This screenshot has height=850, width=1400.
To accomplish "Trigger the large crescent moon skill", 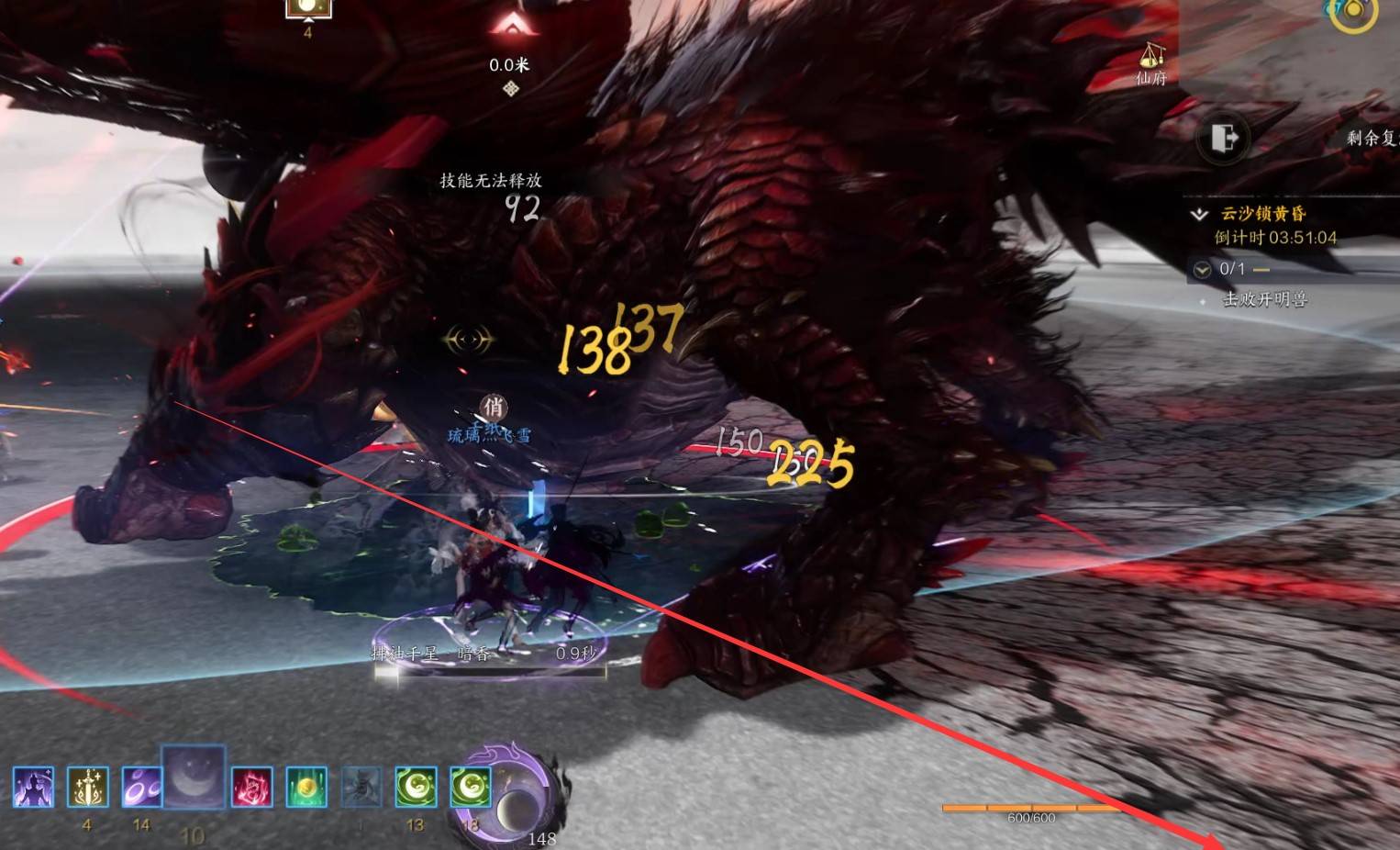I will tap(194, 777).
